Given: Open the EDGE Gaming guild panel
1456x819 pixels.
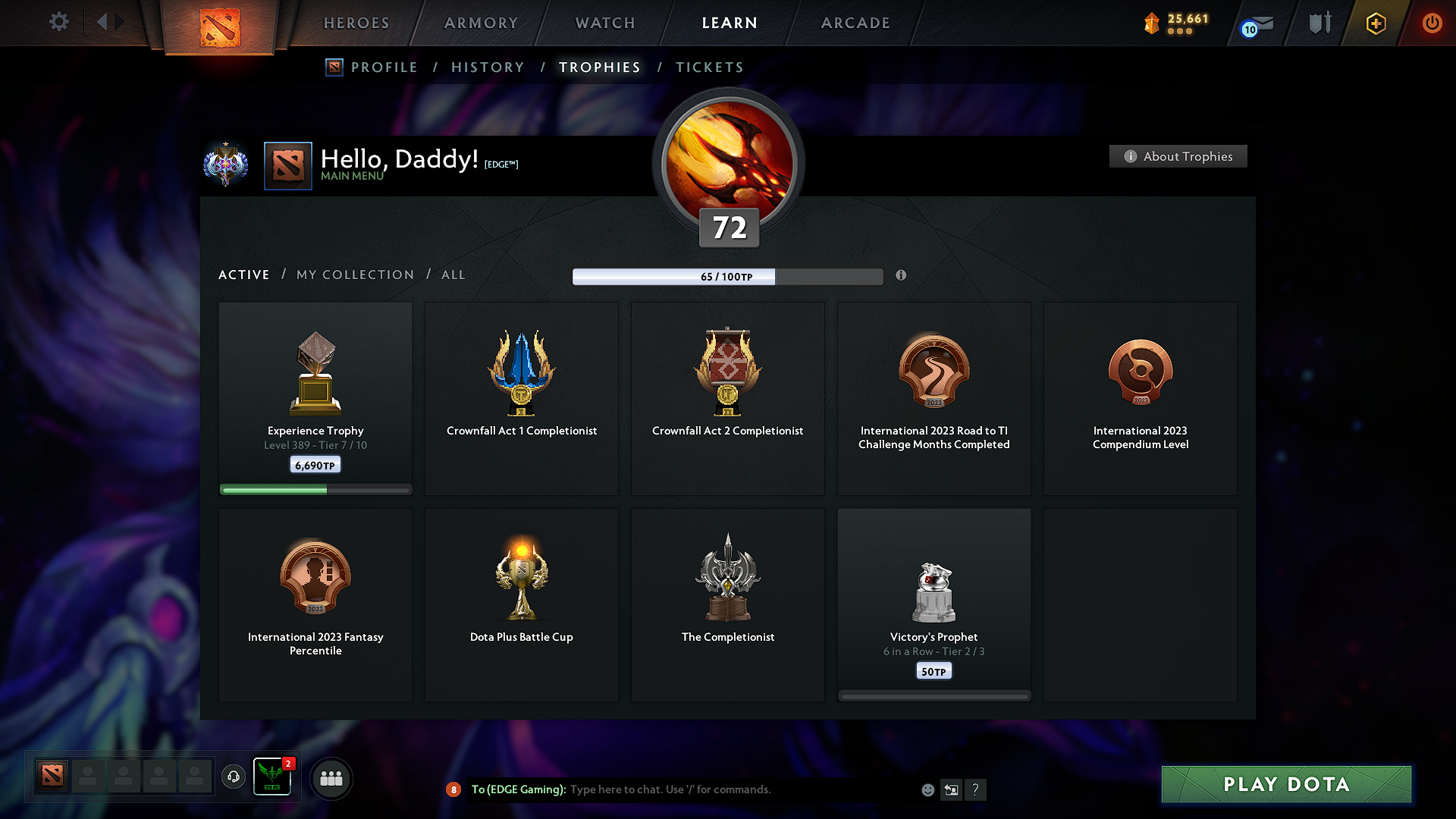Looking at the screenshot, I should [x=272, y=777].
